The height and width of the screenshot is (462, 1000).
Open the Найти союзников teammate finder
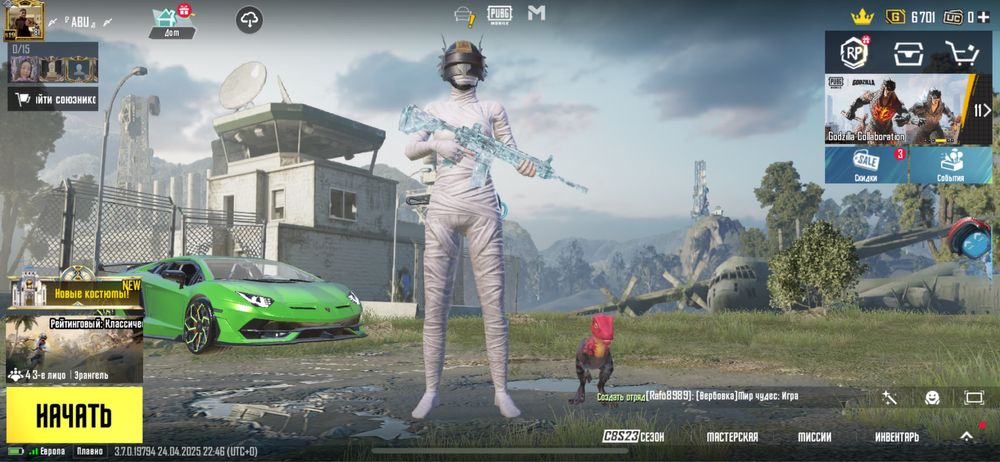click(x=53, y=98)
